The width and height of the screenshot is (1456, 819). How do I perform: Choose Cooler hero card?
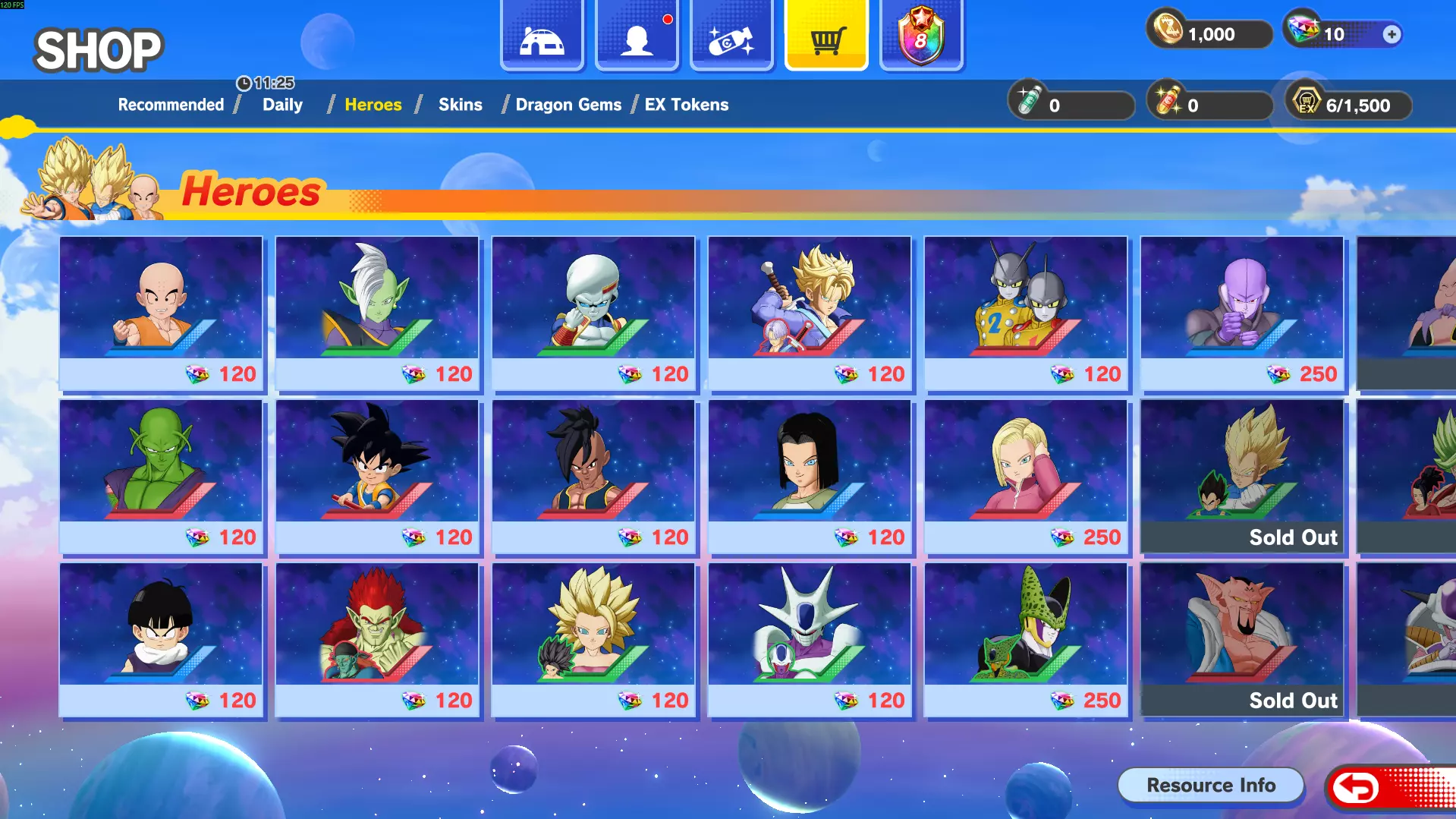(810, 639)
